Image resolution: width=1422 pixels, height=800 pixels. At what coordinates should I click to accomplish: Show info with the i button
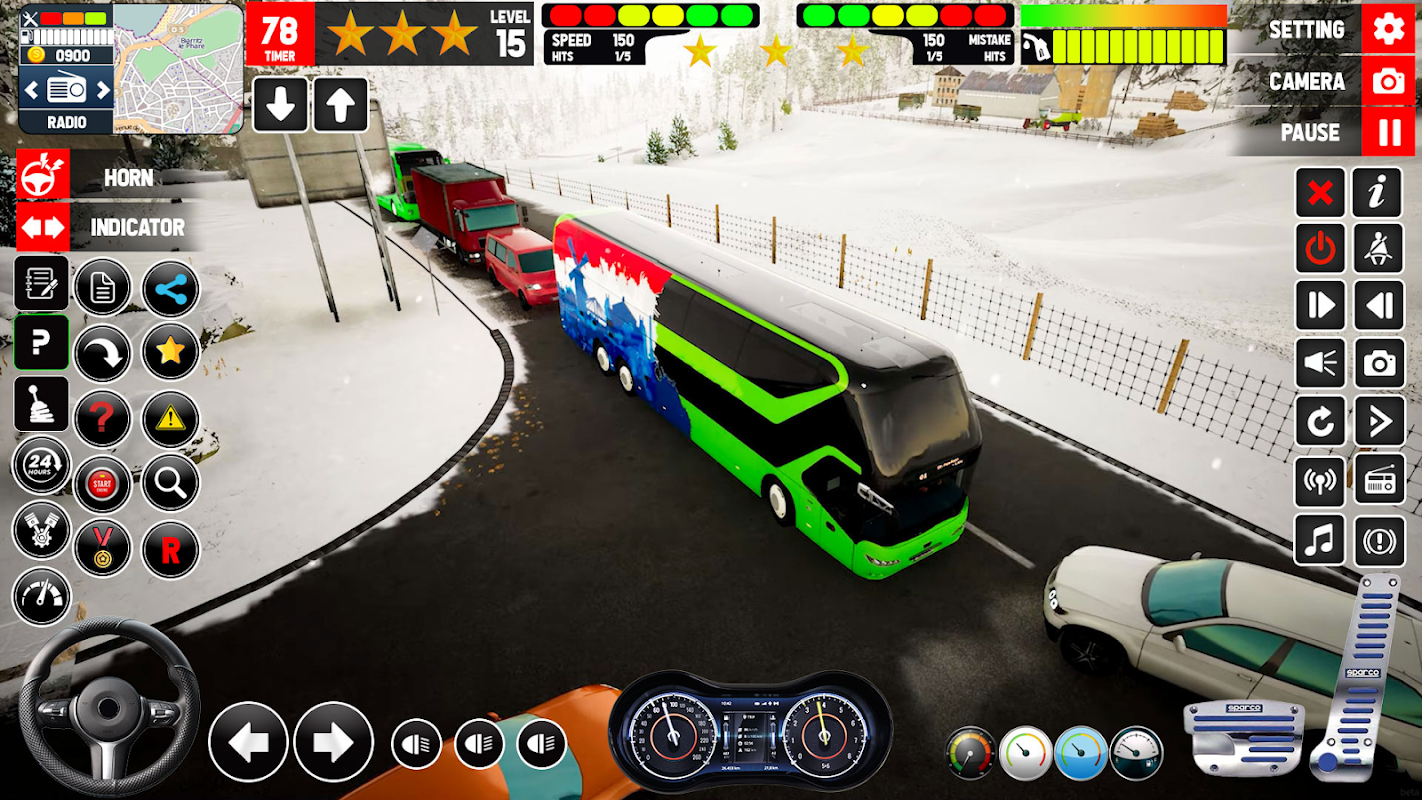point(1377,193)
